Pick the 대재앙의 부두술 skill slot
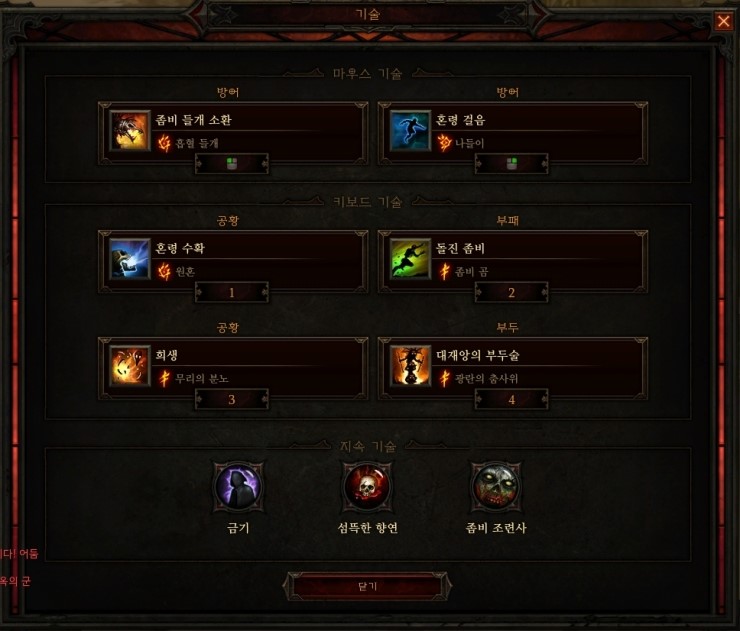740x631 pixels. pos(513,368)
